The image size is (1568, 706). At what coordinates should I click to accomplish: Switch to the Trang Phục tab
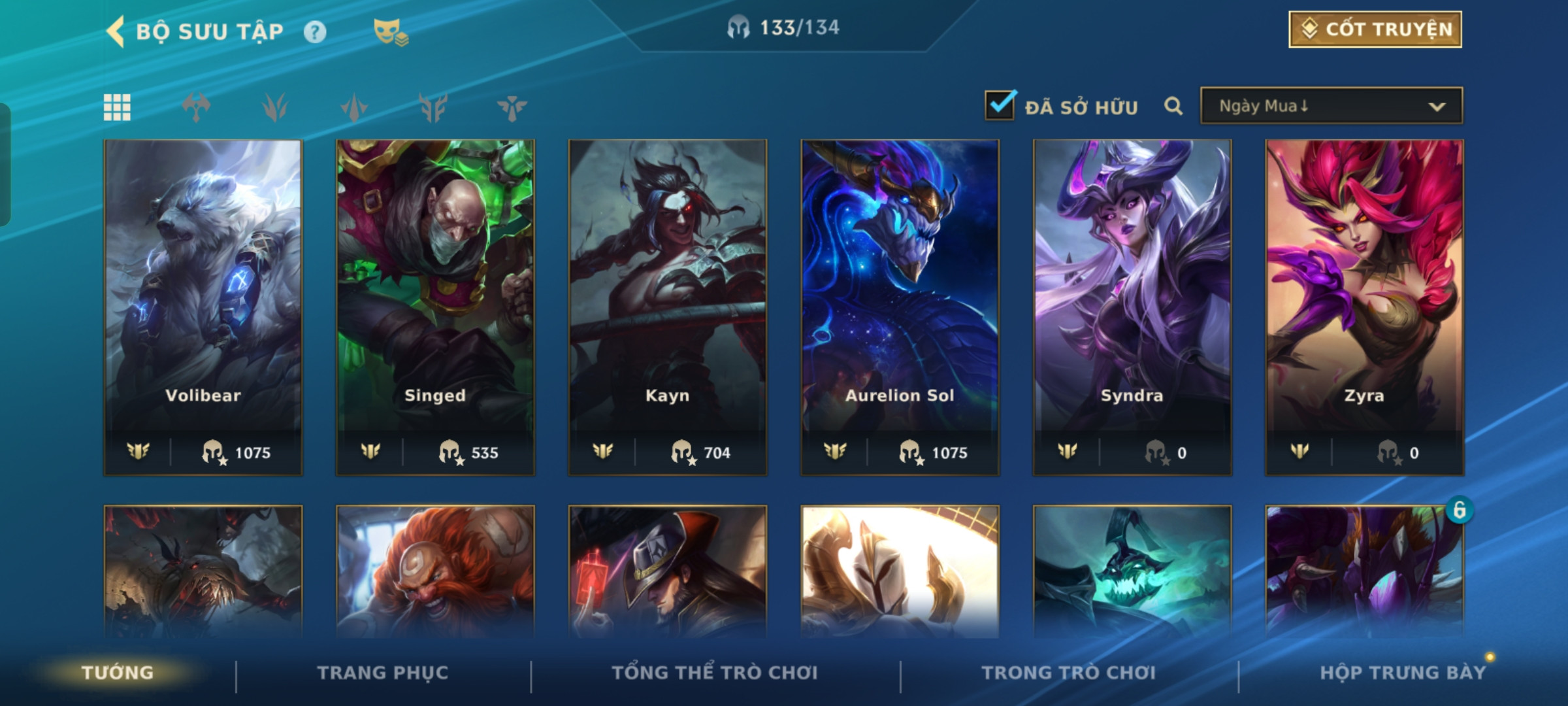pos(383,672)
